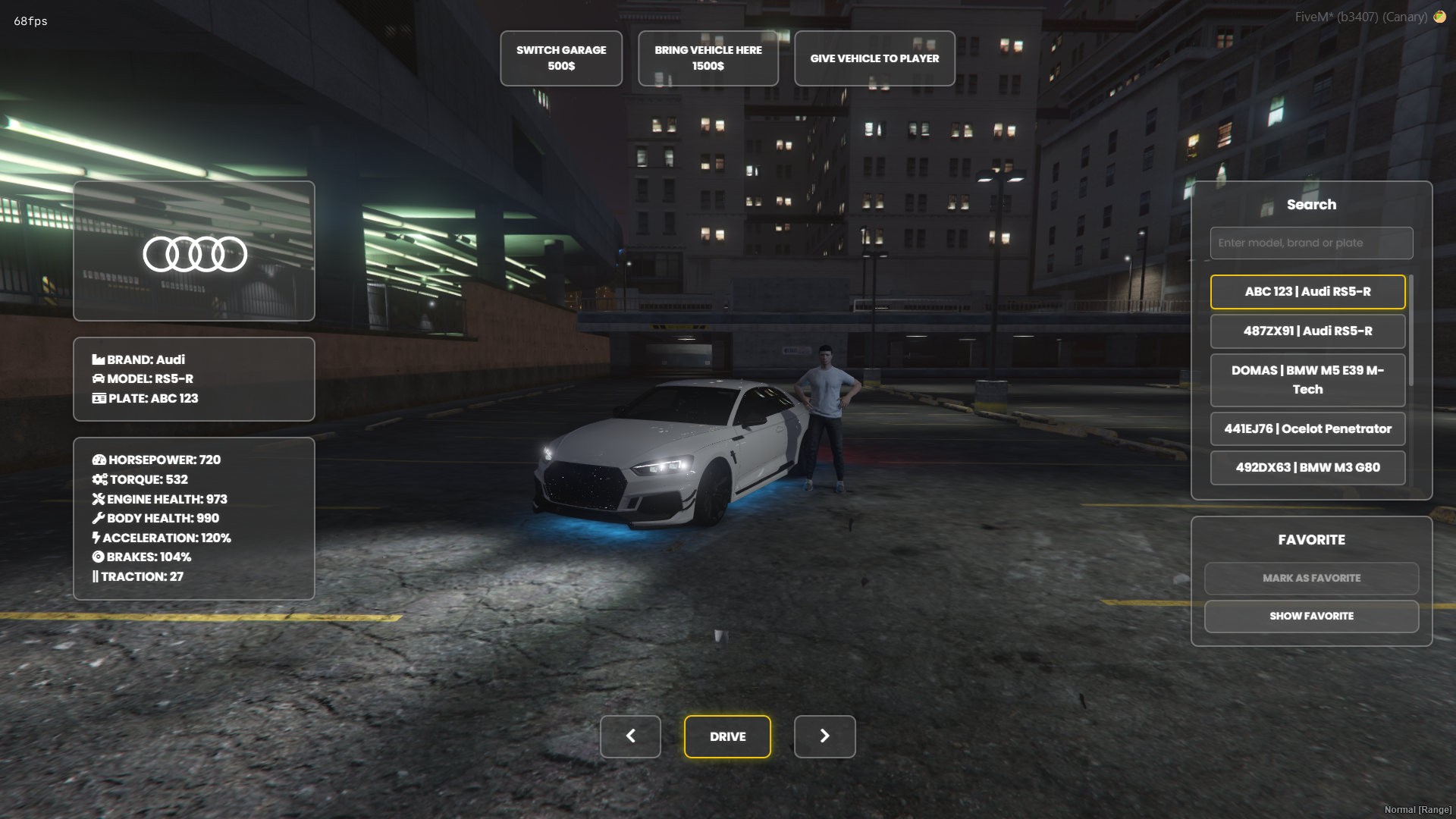
Task: Focus the model, brand or plate search field
Action: [x=1311, y=243]
